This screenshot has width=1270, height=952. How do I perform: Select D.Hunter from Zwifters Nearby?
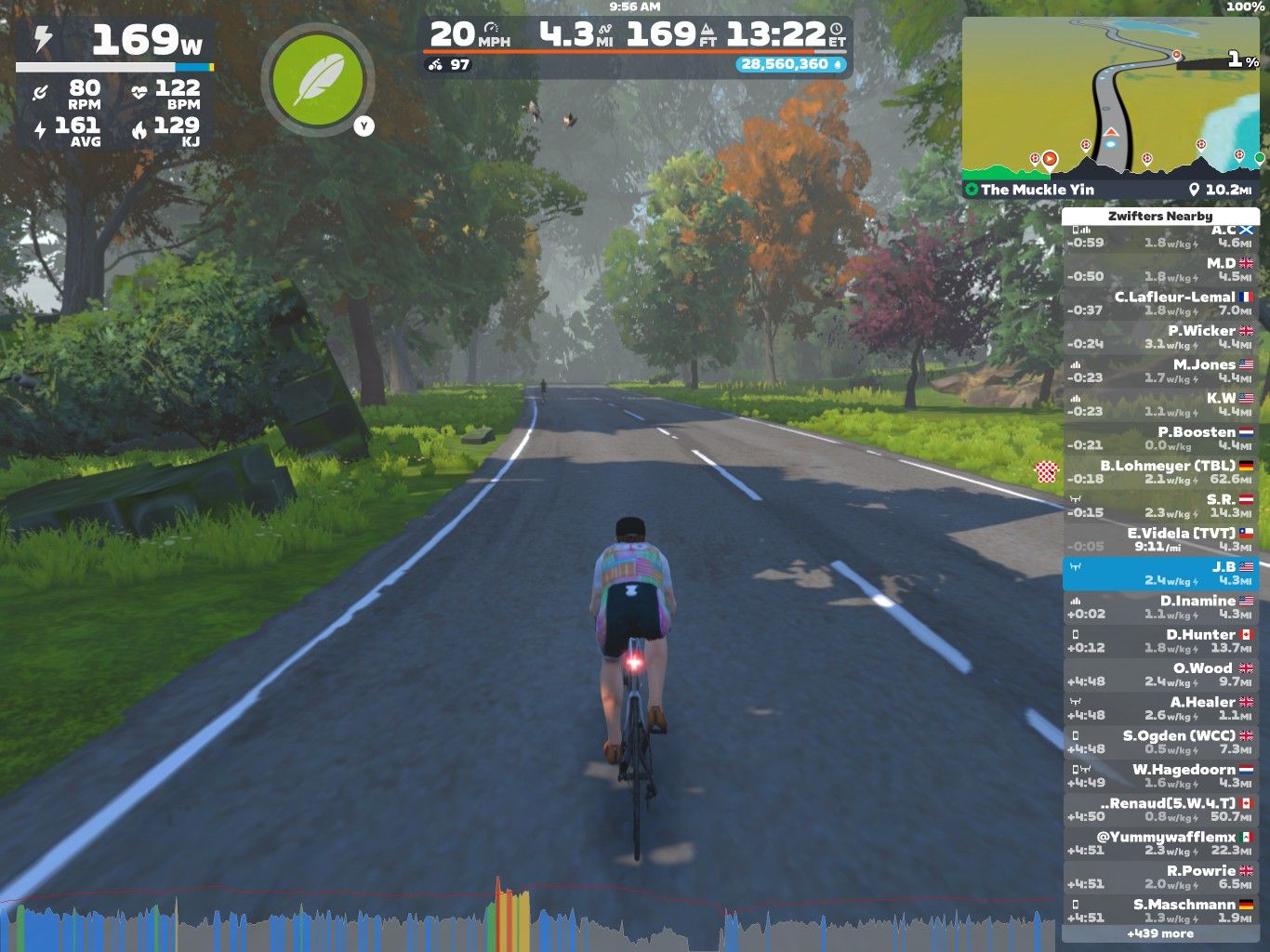click(x=1160, y=641)
